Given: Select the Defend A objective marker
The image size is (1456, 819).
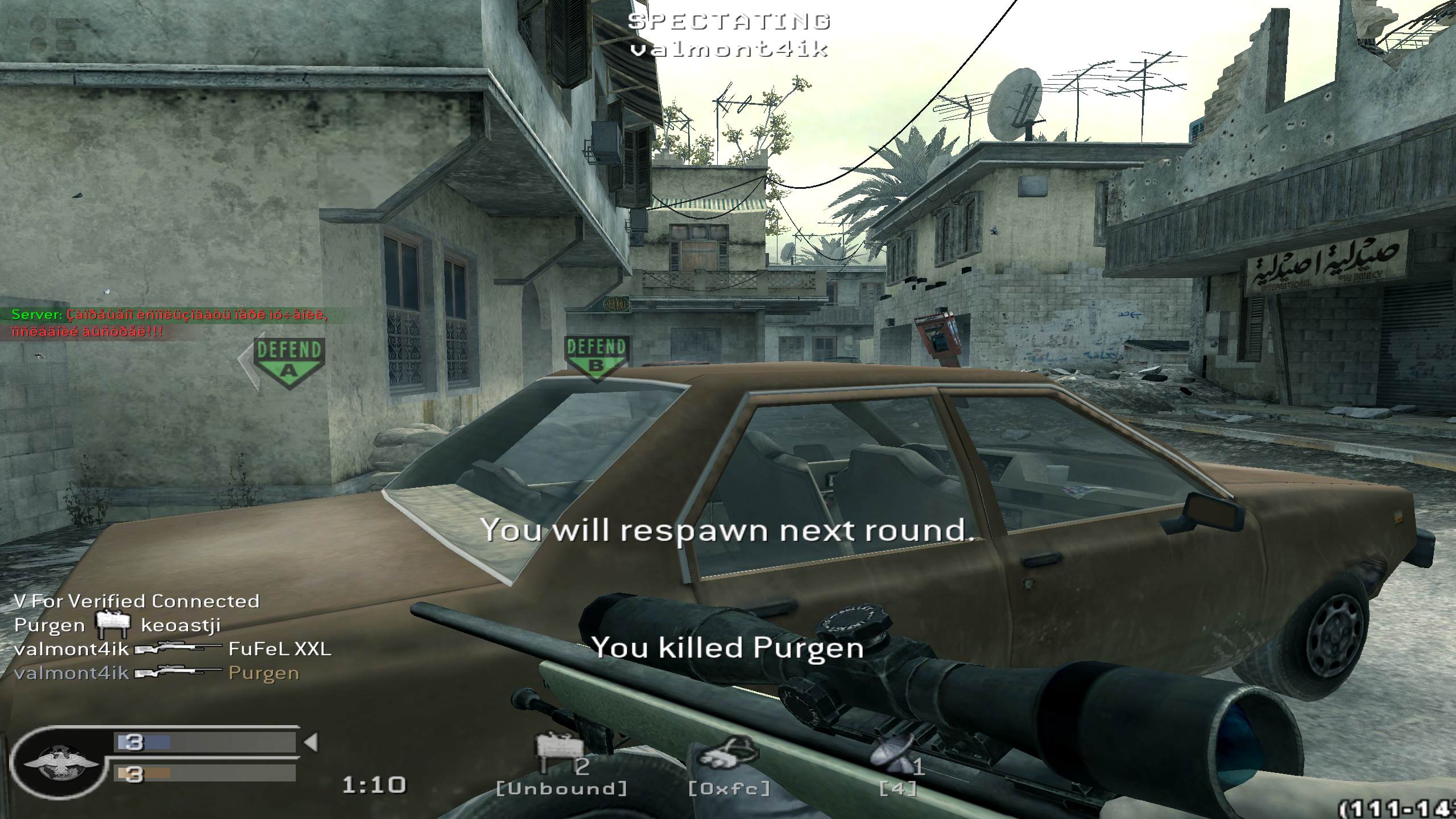Looking at the screenshot, I should 289,358.
